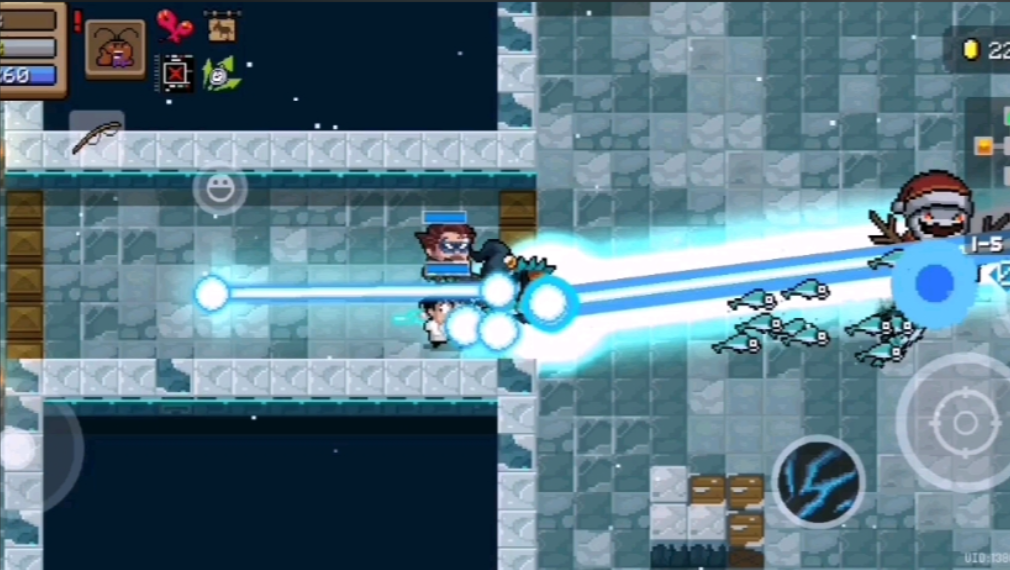Screen dimensions: 1010x570
Task: Click the red boxing gloves buff icon
Action: click(175, 26)
